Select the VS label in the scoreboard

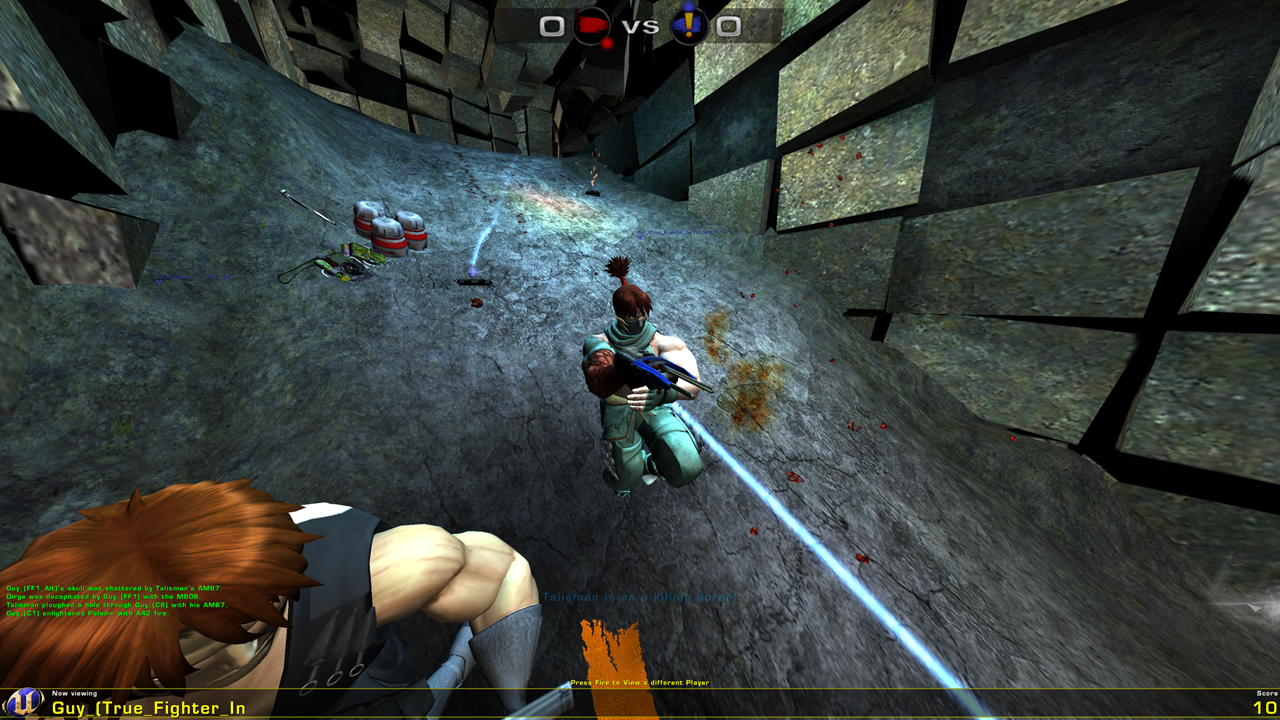click(x=638, y=25)
